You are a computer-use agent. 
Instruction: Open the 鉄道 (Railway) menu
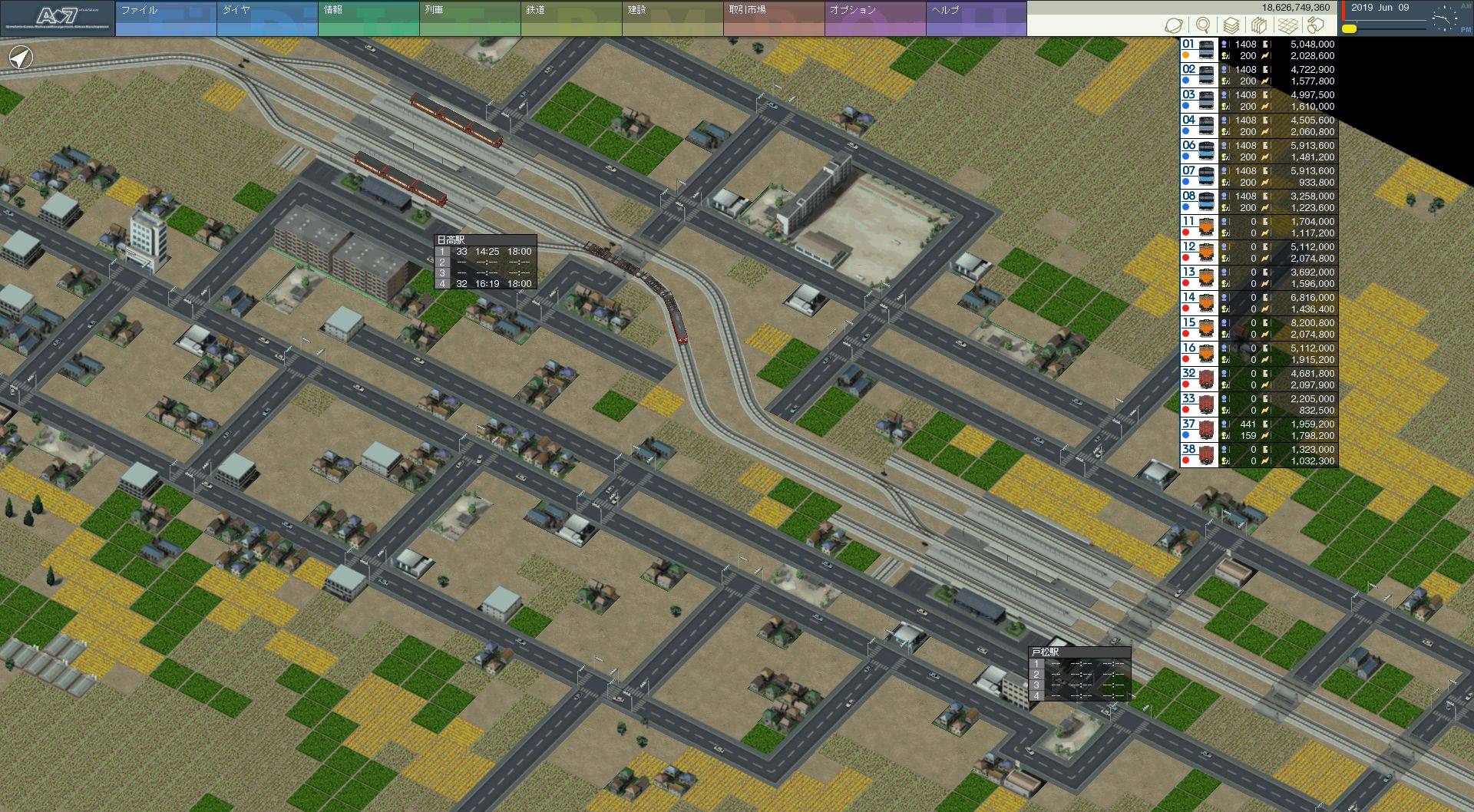pyautogui.click(x=570, y=18)
